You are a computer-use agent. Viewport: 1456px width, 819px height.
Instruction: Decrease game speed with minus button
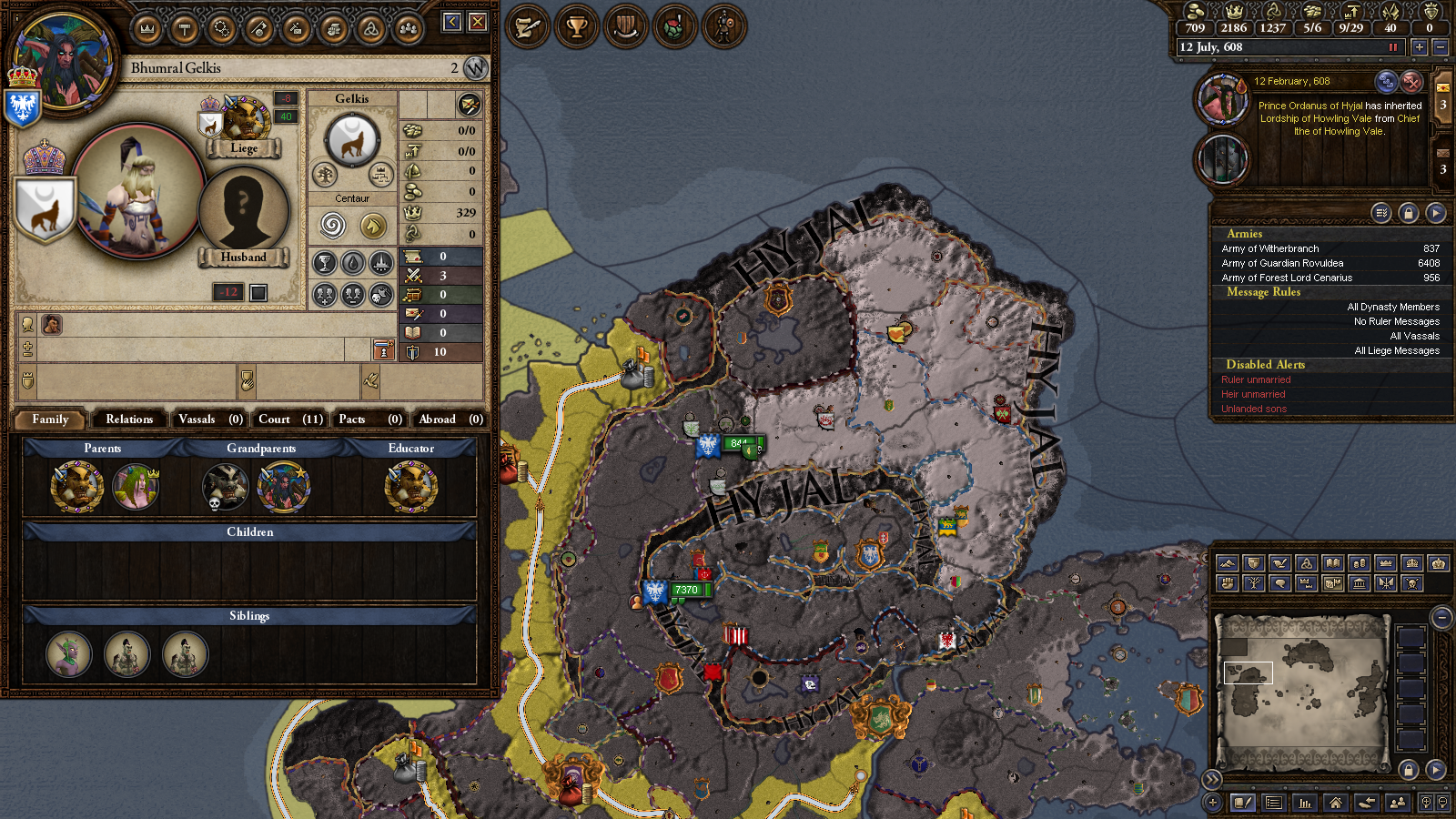click(x=1440, y=47)
